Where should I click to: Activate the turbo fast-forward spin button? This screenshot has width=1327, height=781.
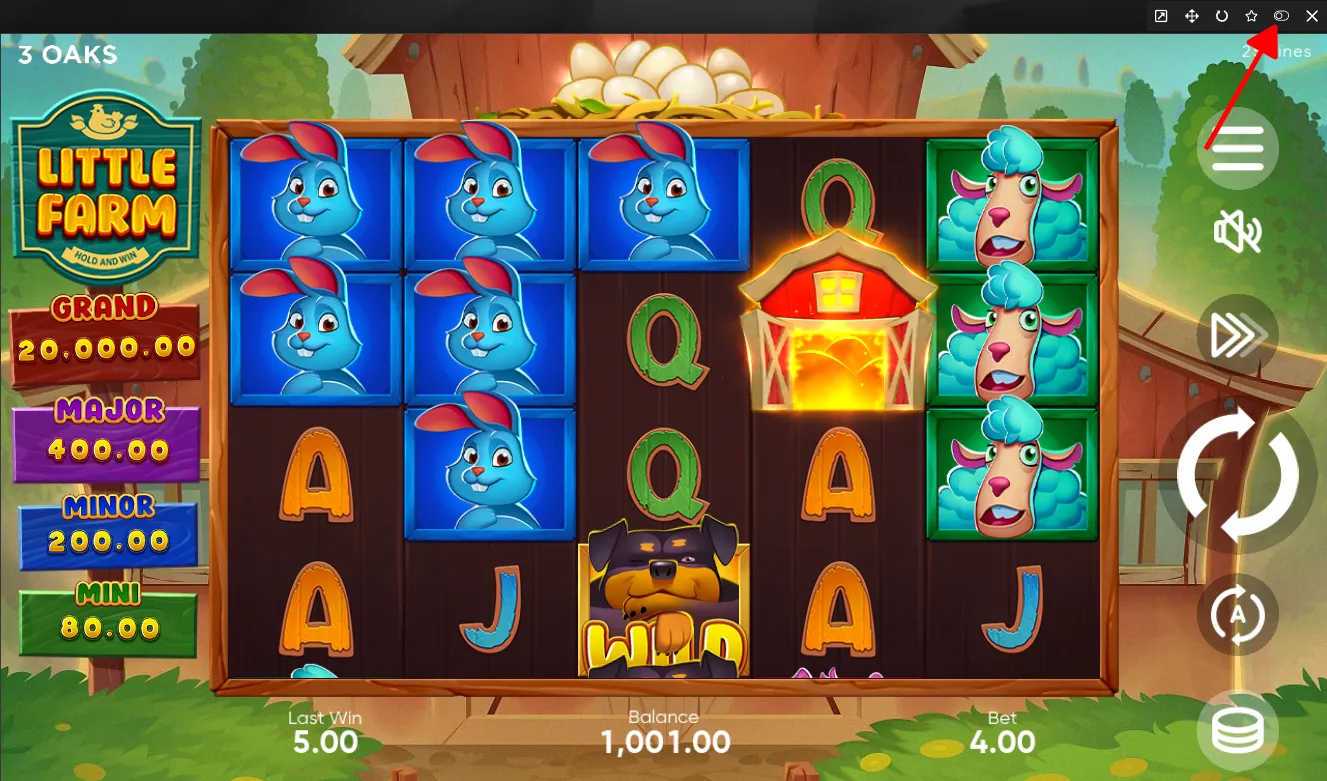1237,337
